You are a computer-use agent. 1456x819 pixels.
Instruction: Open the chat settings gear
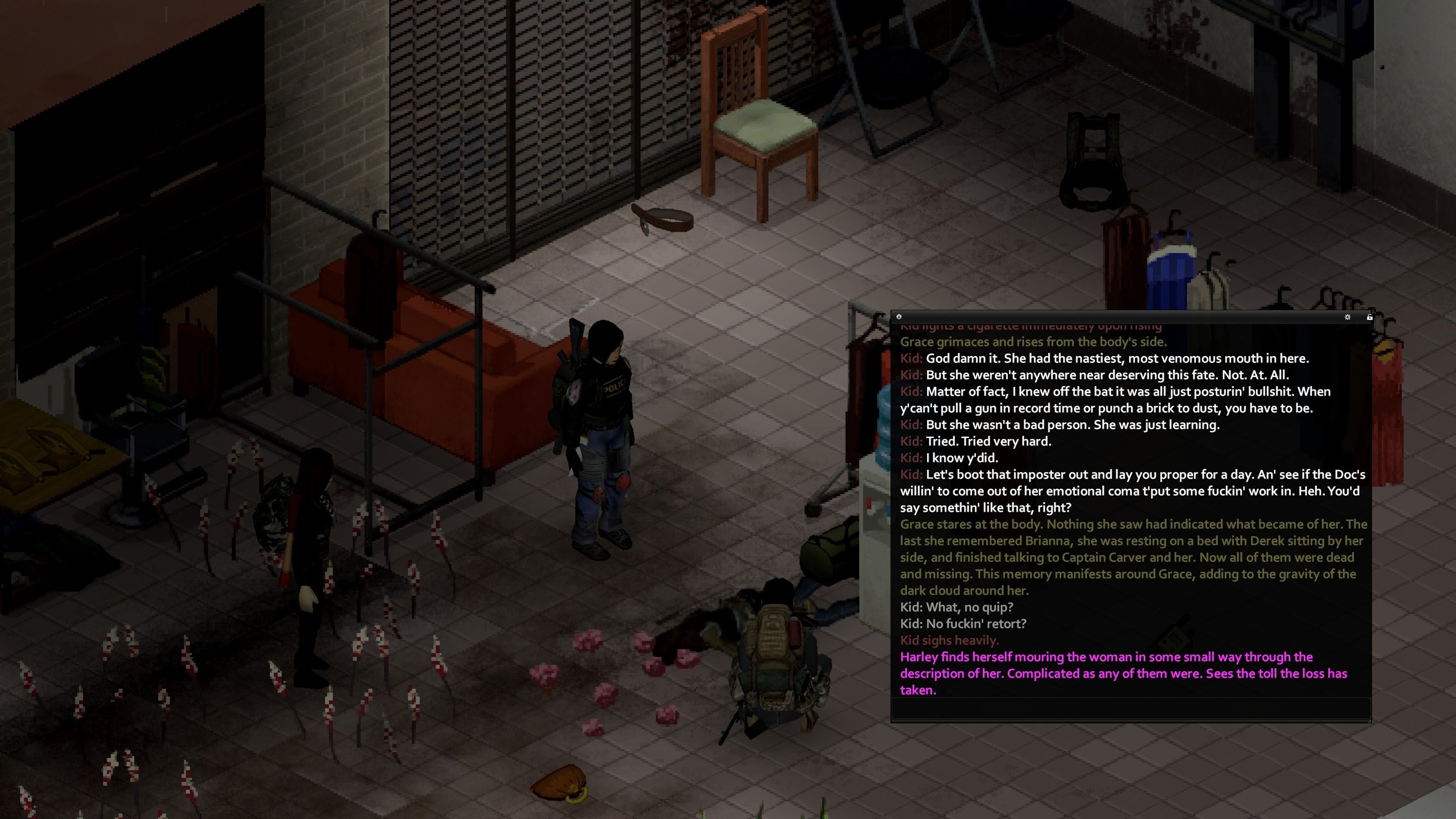[1347, 317]
